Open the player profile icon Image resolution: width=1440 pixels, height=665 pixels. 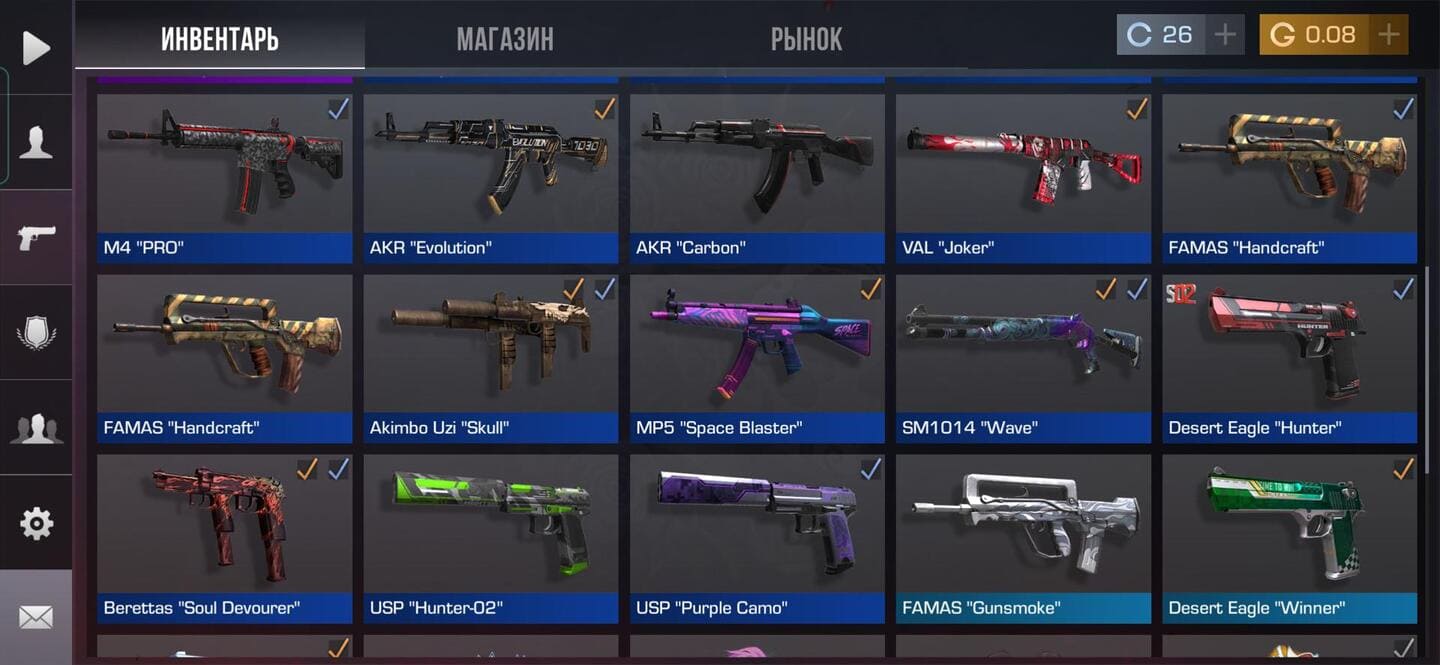tap(36, 143)
